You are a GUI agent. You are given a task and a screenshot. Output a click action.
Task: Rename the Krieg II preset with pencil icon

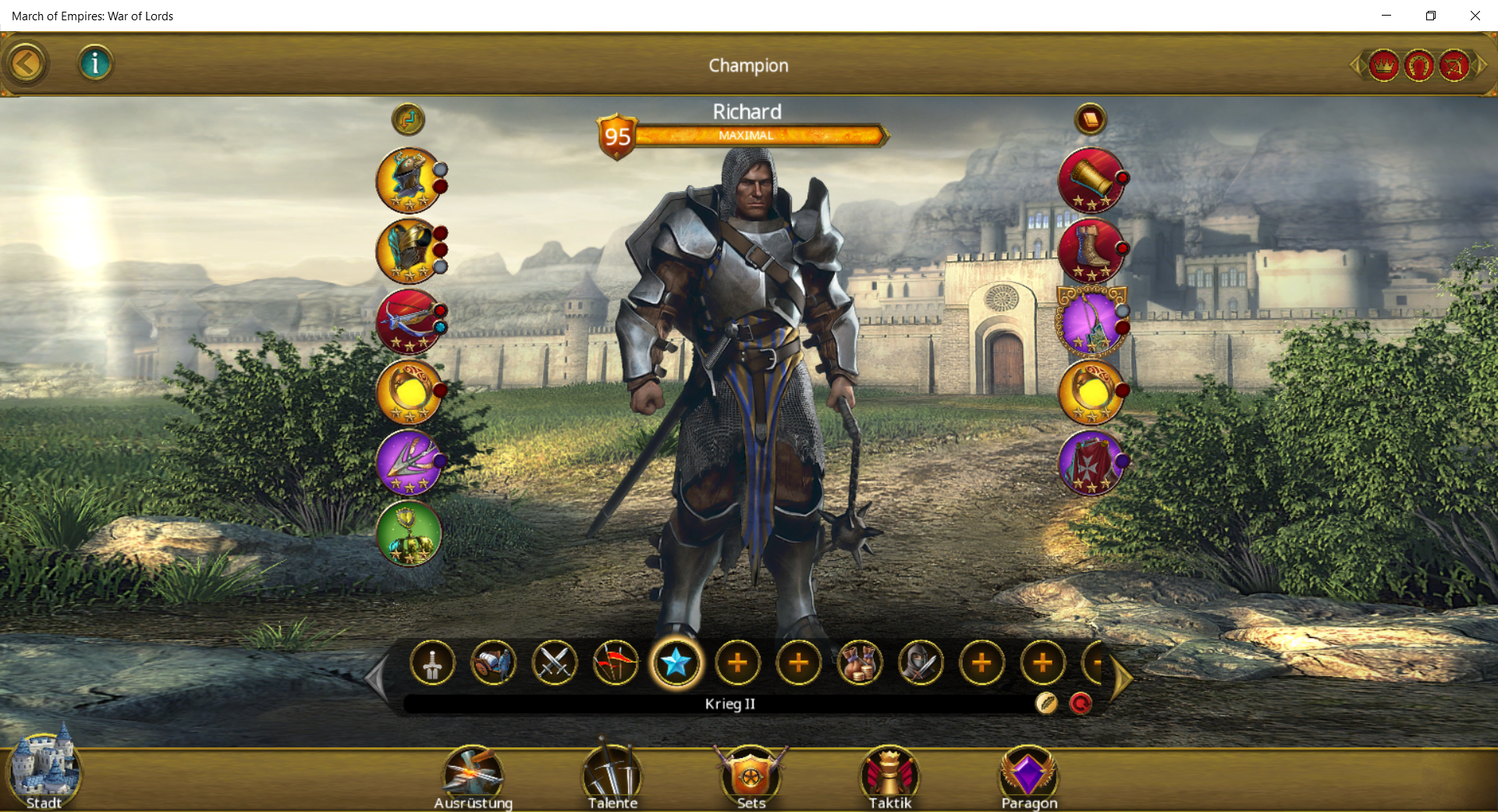tap(1046, 704)
